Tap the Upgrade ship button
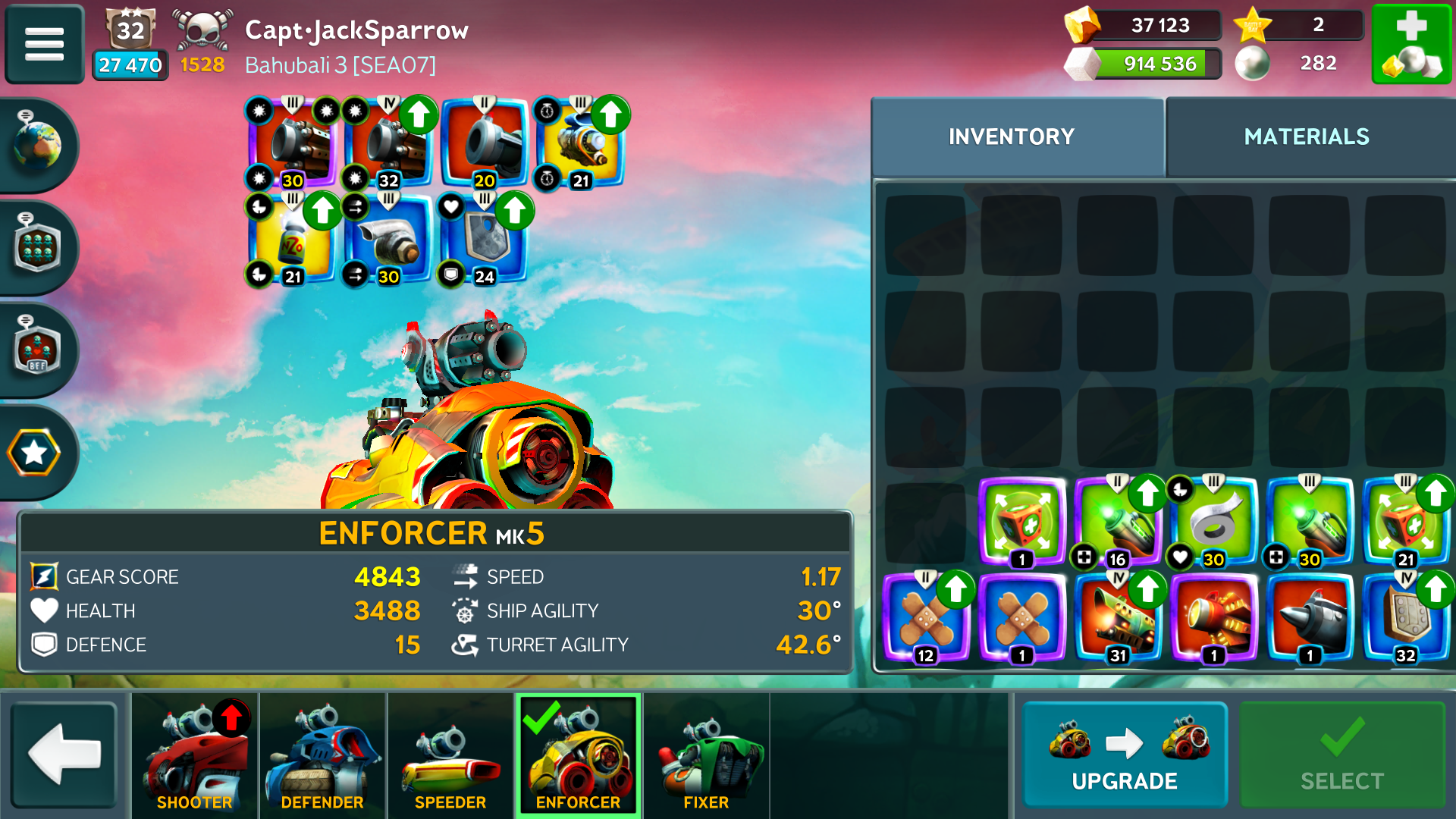The height and width of the screenshot is (819, 1456). pos(1125,755)
